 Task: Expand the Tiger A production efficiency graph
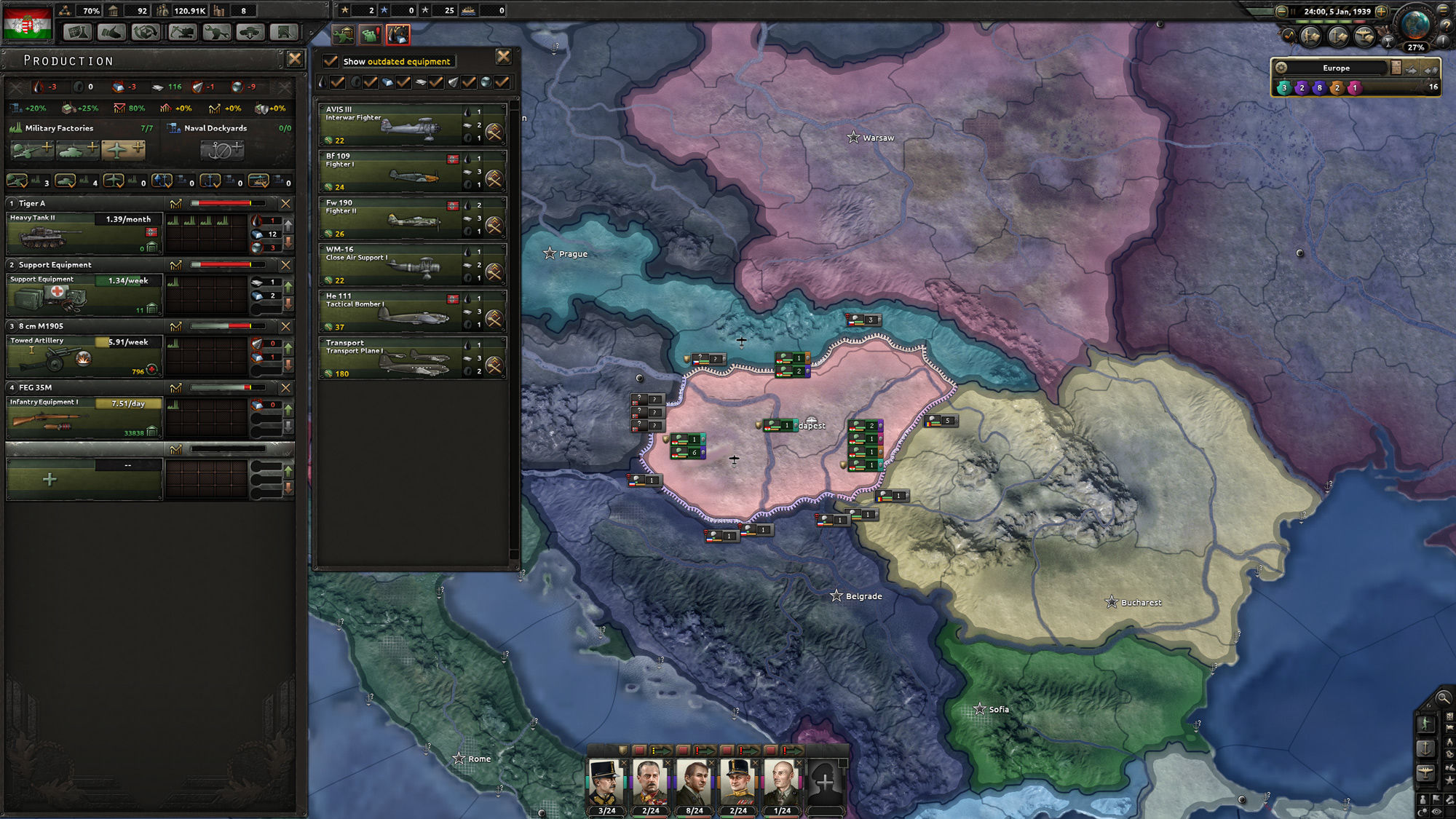tap(175, 205)
